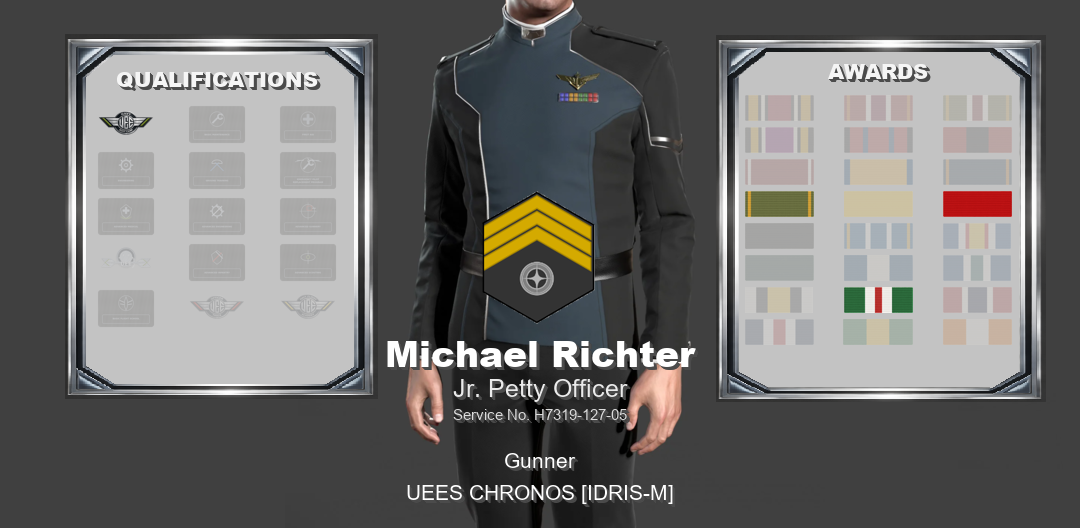Choose the green, white and red award ribbon
Viewport: 1080px width, 528px height.
pos(878,300)
